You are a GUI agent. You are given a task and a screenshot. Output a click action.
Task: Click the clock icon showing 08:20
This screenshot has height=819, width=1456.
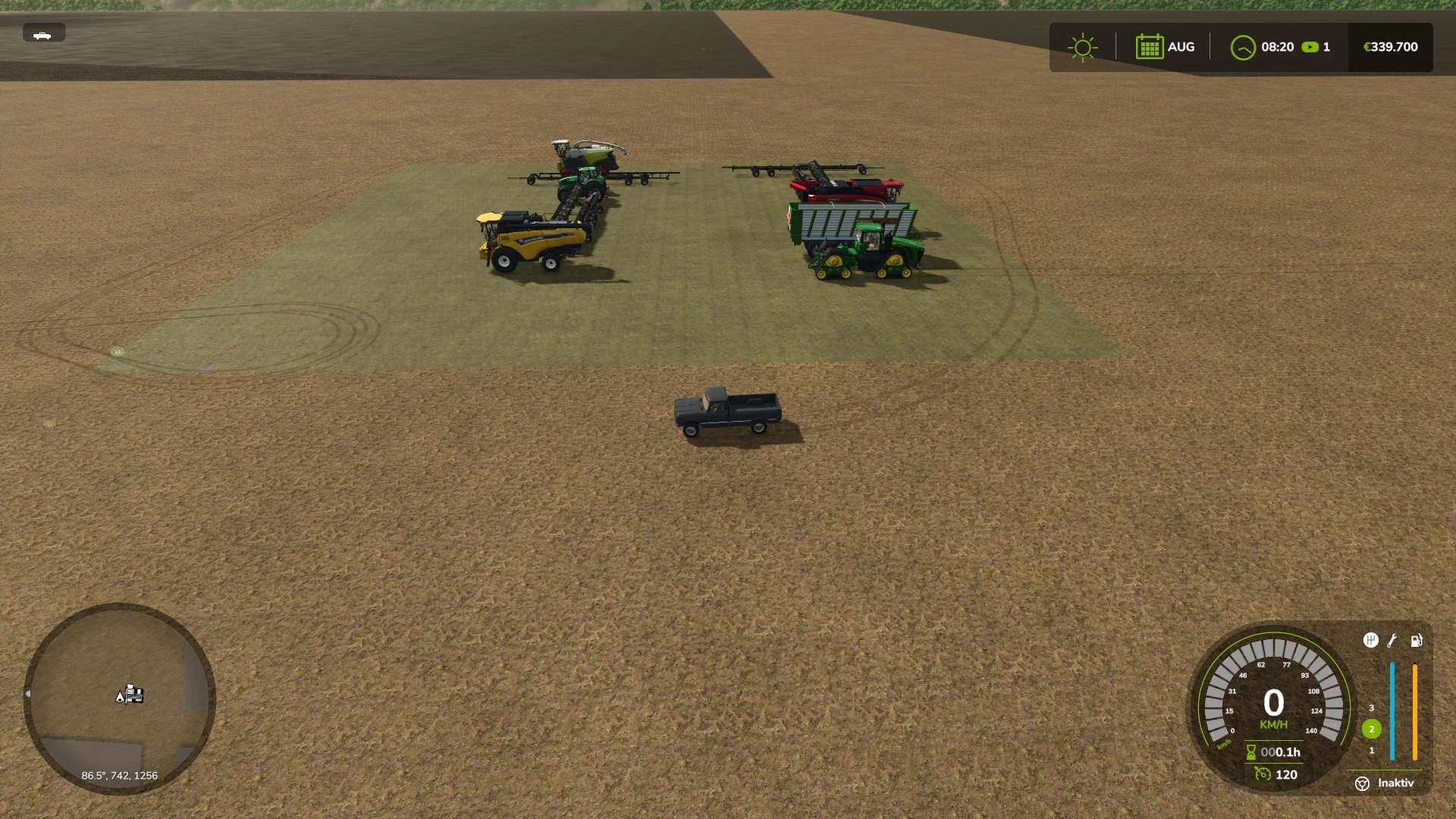[x=1242, y=46]
